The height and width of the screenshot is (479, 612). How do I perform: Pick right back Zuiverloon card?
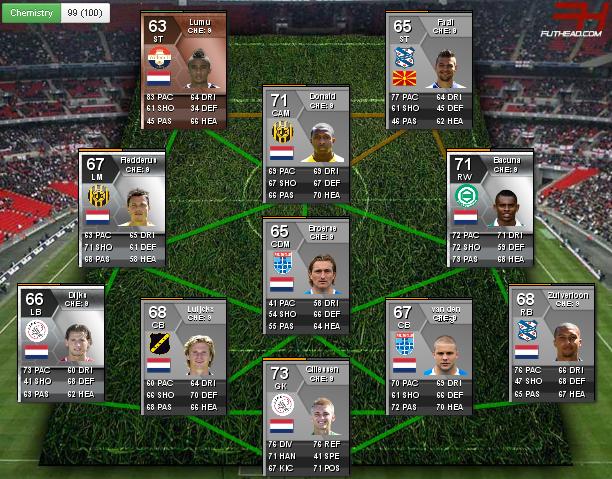(551, 340)
